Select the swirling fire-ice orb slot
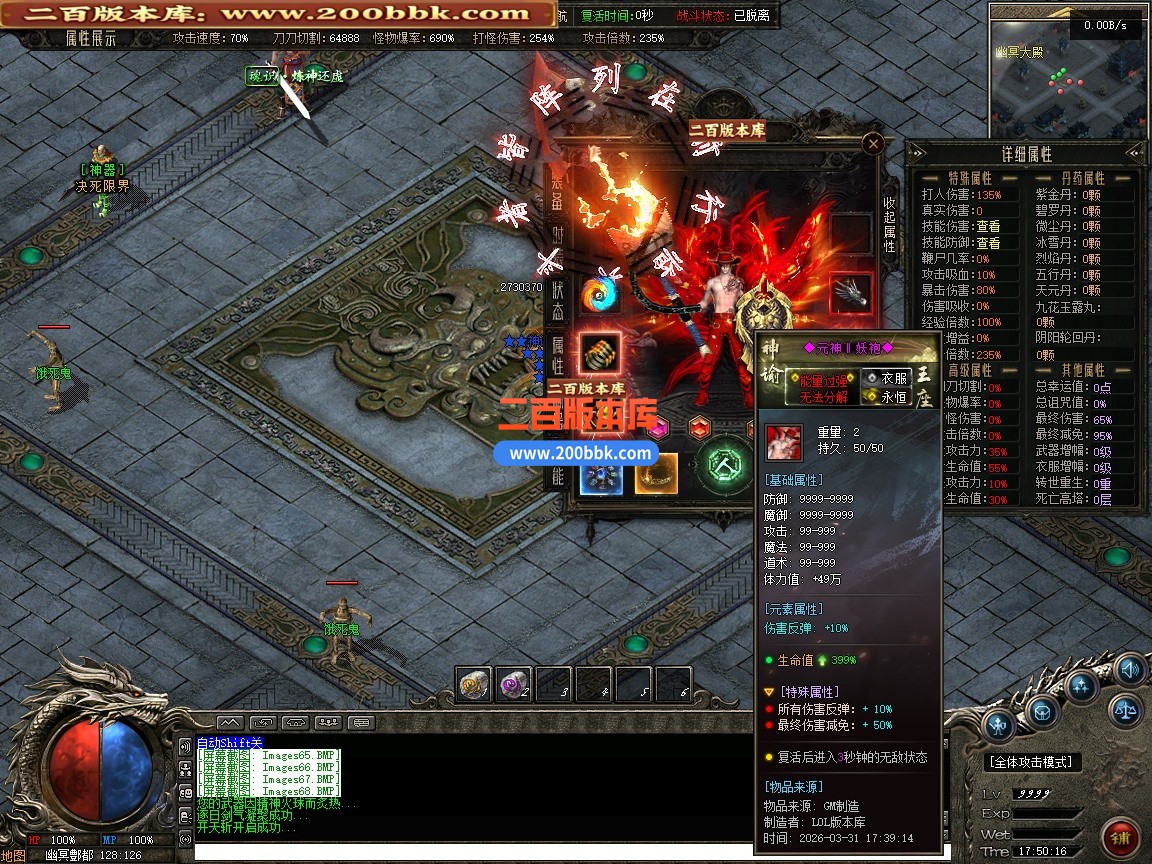 600,294
